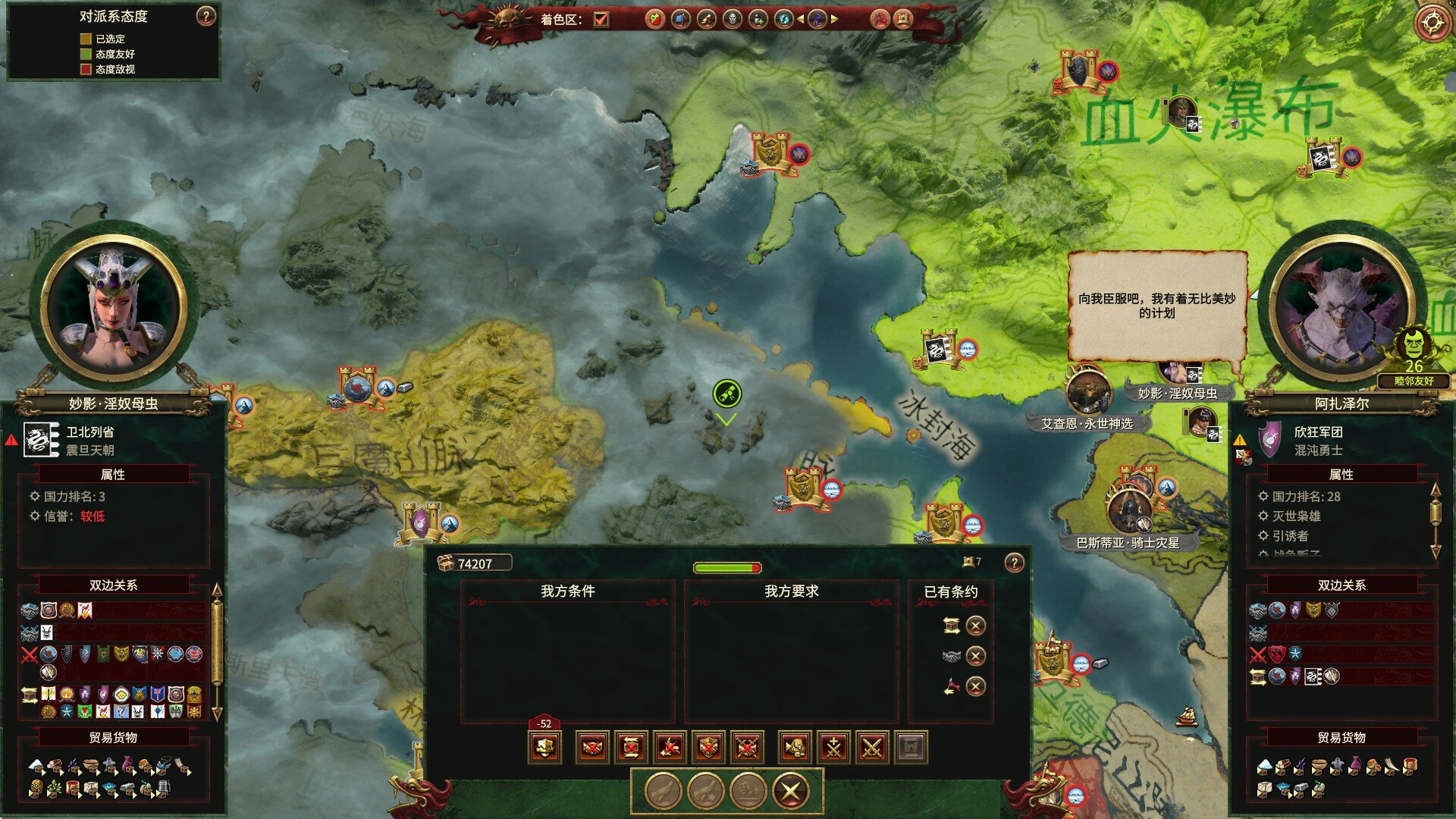Activate the green-and-red attitude map filter

tap(654, 19)
